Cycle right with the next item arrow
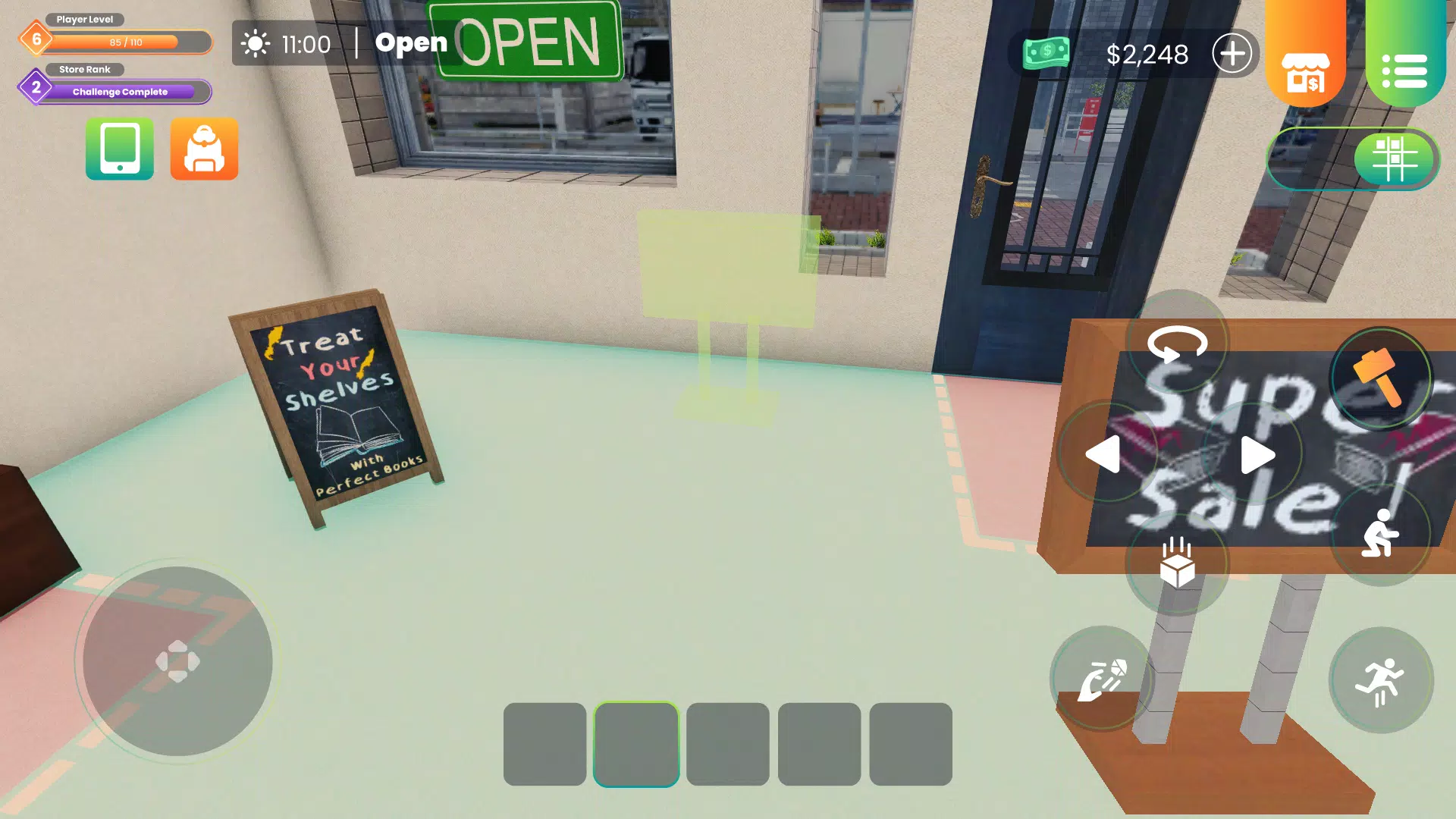 pos(1256,455)
